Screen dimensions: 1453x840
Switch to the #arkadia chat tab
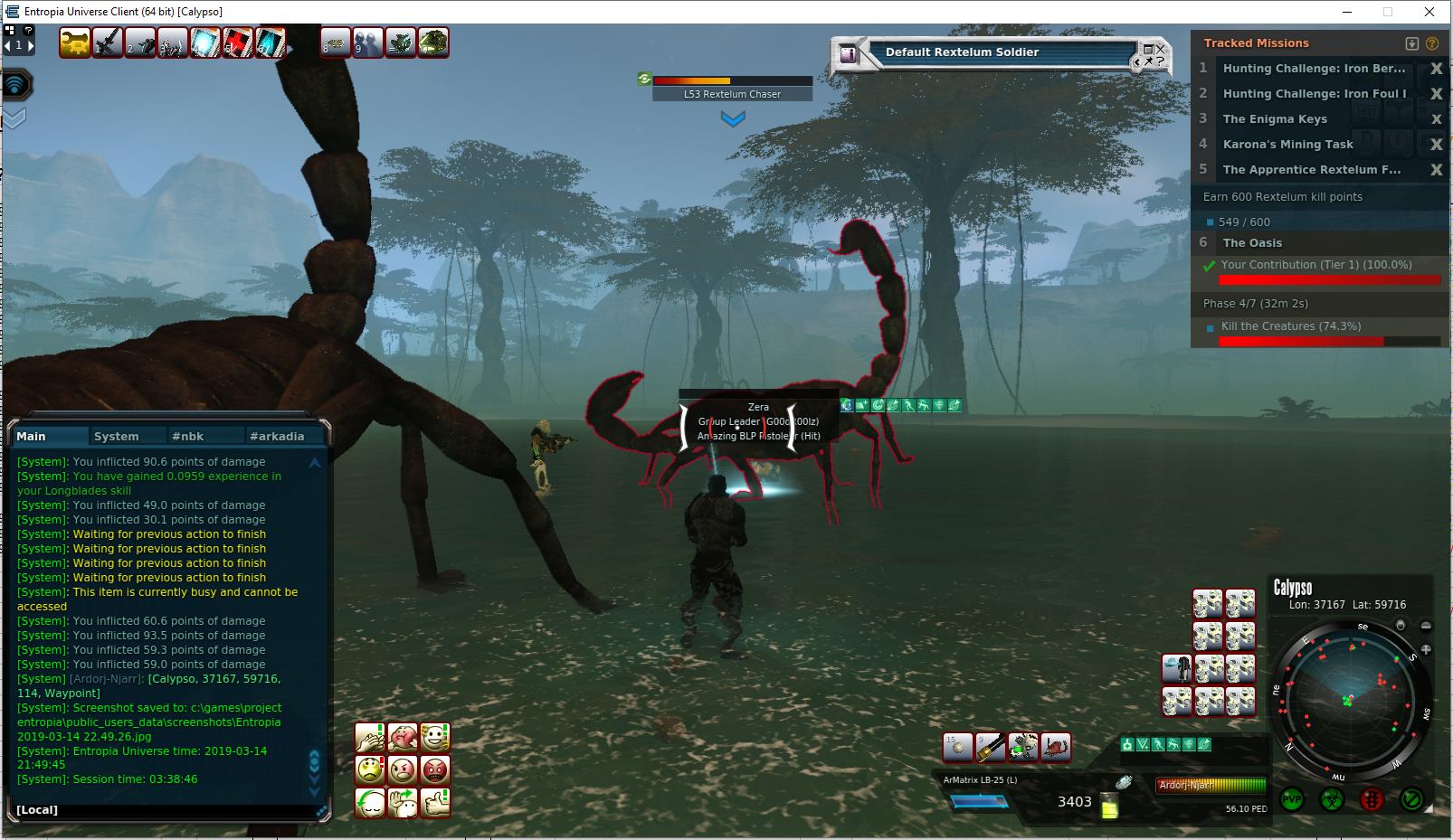(277, 436)
